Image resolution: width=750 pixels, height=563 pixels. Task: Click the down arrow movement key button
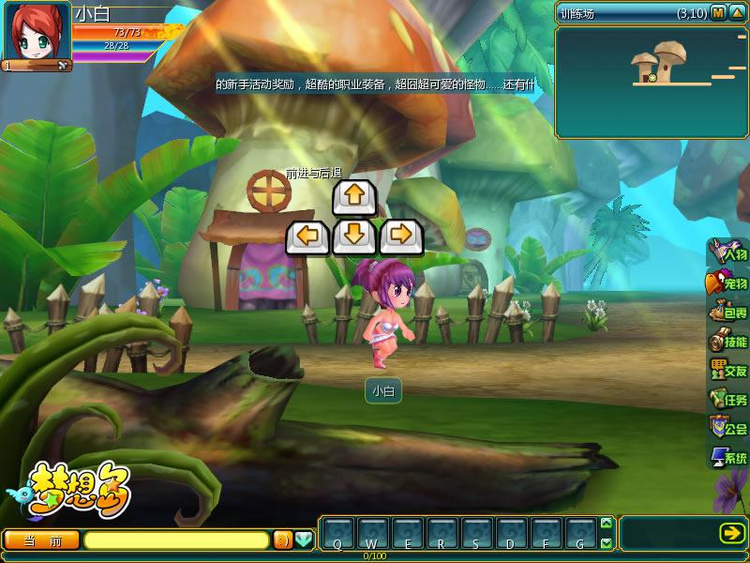tap(354, 237)
